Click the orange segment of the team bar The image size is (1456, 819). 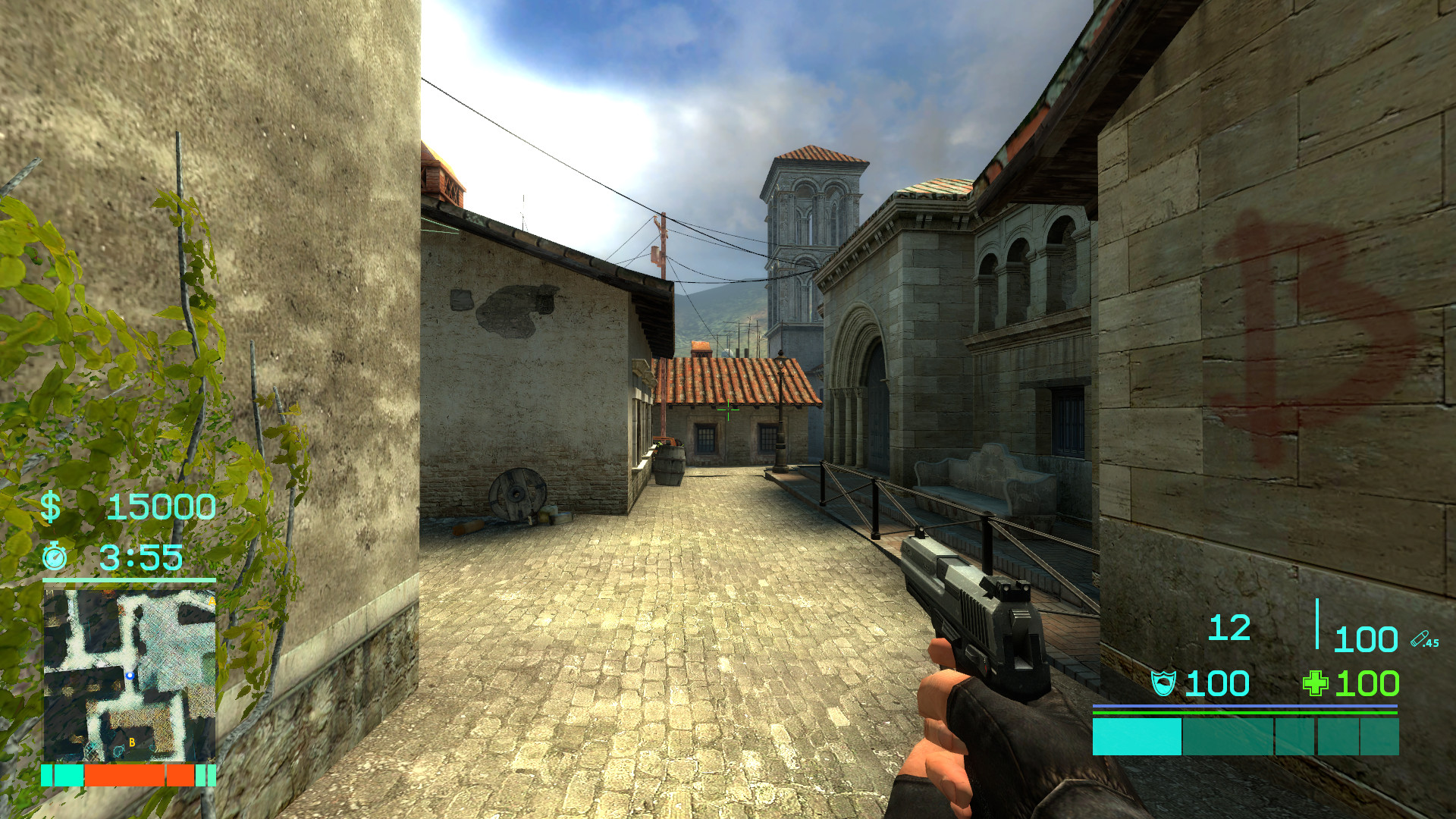125,775
